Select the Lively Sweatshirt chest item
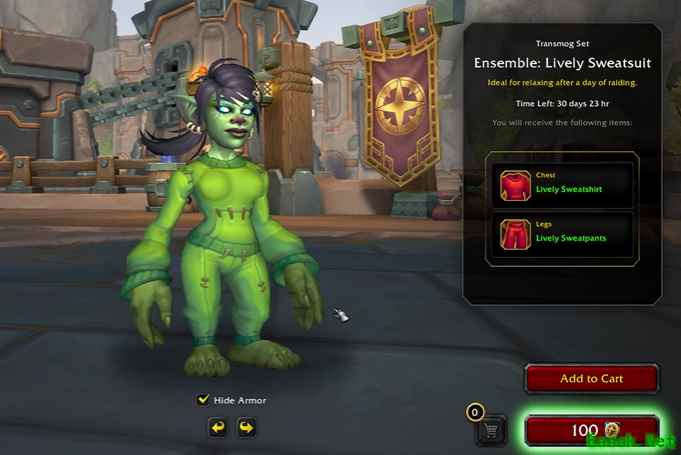The height and width of the screenshot is (455, 681). [562, 184]
